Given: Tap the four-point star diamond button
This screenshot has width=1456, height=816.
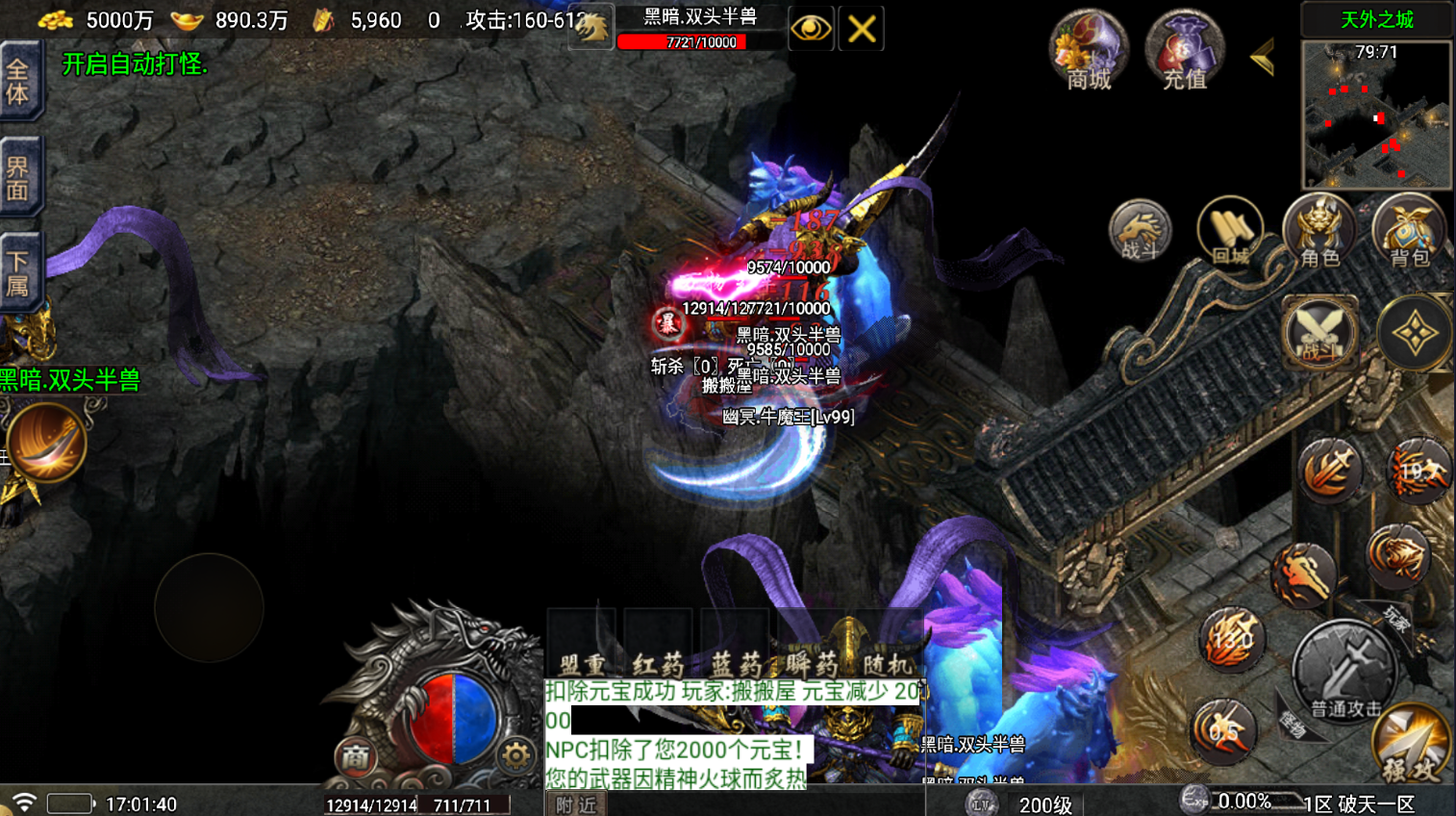Looking at the screenshot, I should pyautogui.click(x=1414, y=334).
